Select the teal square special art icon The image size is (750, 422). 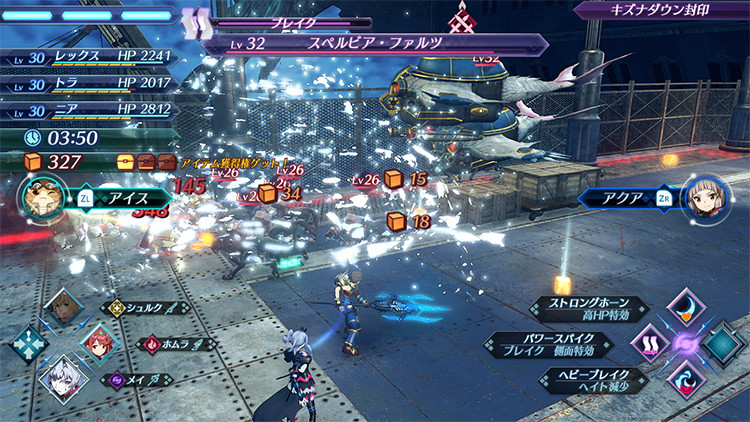[722, 344]
